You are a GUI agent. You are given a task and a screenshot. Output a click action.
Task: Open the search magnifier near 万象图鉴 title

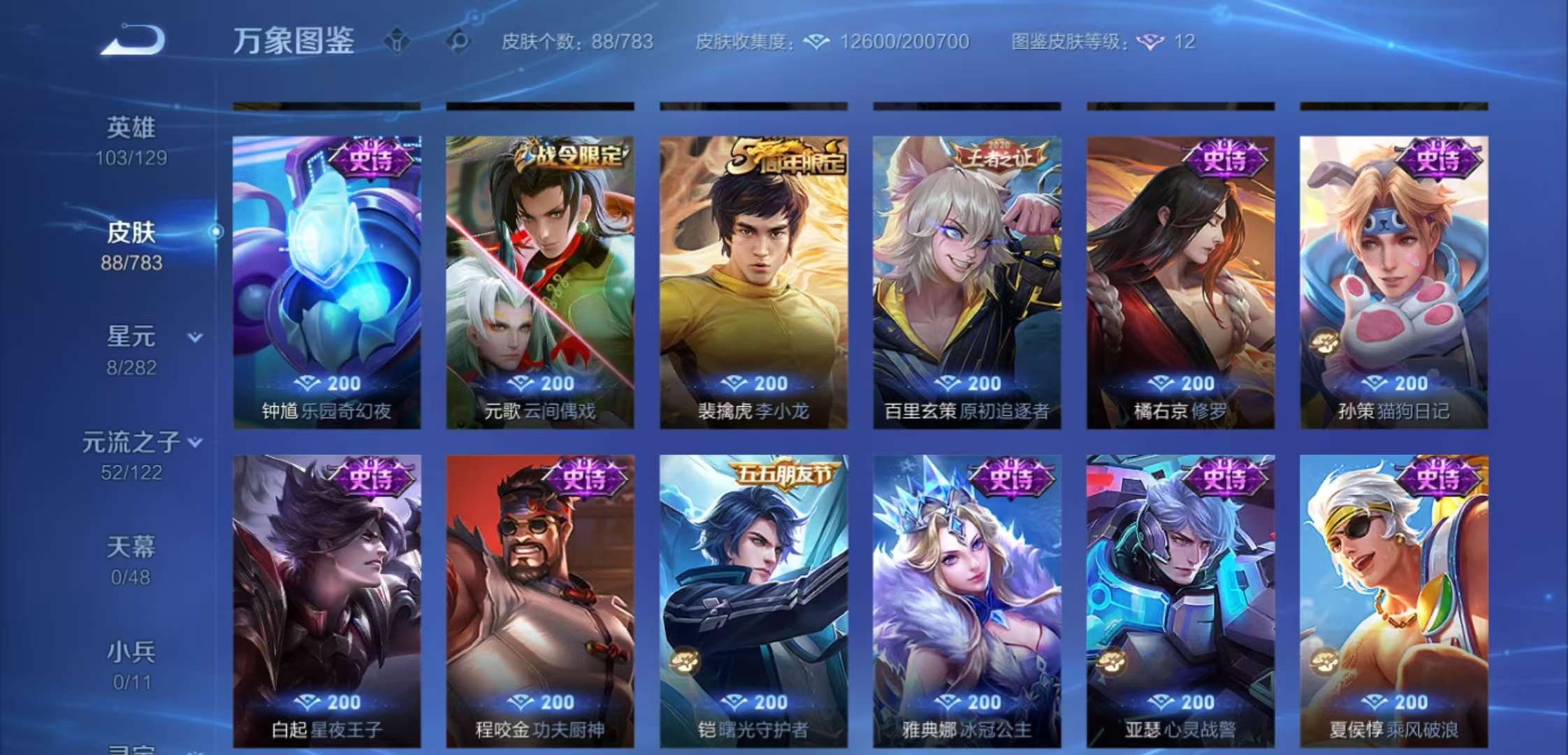click(x=457, y=42)
